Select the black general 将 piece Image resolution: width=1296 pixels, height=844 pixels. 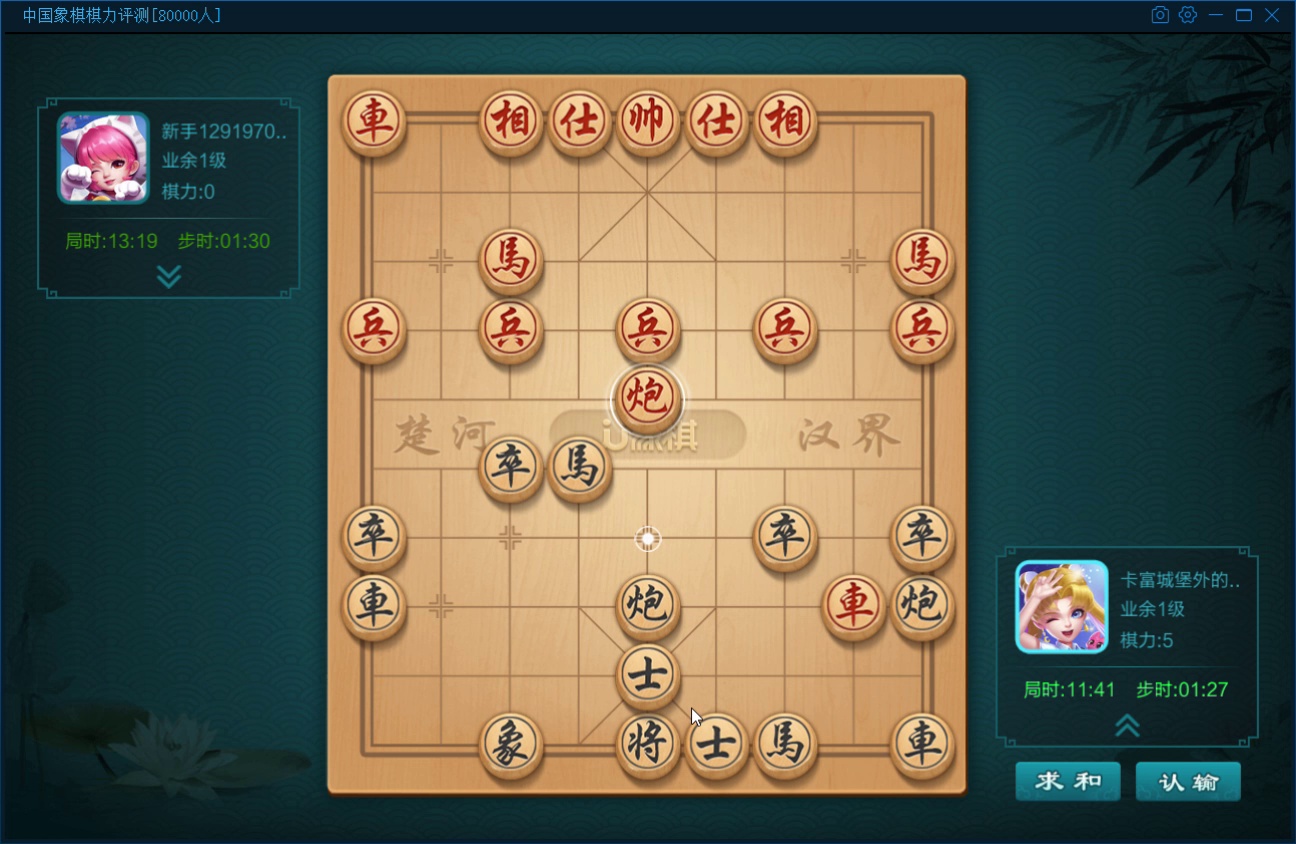tap(647, 746)
